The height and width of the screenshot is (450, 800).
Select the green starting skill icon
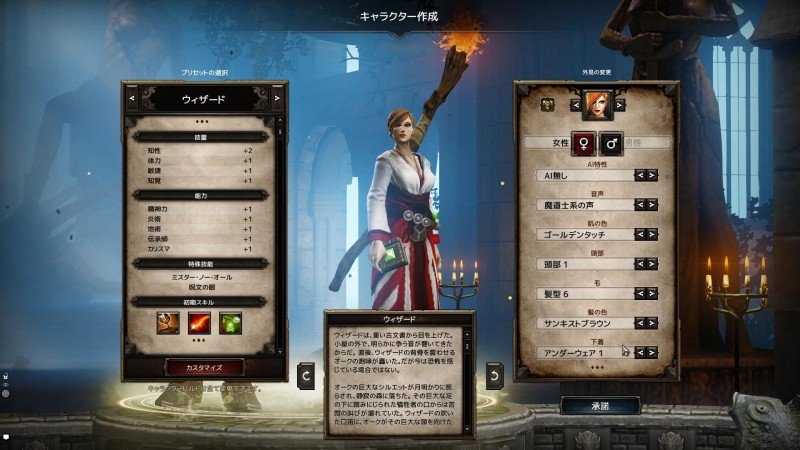231,323
